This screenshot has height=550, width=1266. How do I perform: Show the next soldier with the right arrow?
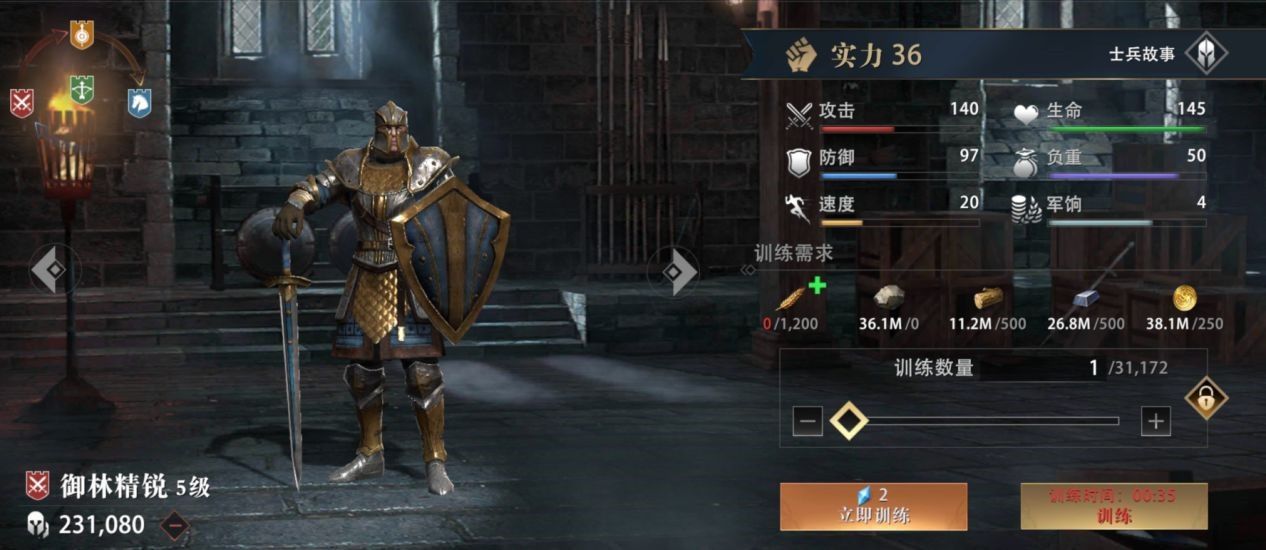click(679, 270)
